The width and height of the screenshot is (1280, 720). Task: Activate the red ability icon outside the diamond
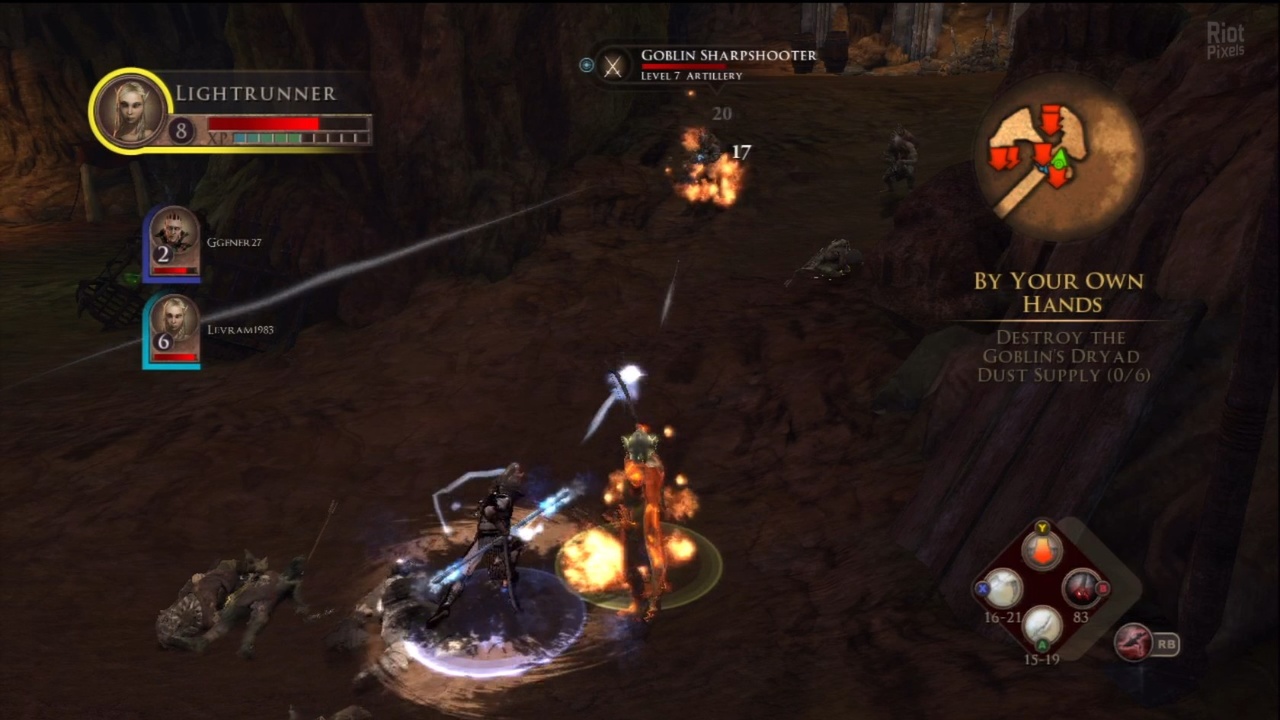coord(1134,642)
